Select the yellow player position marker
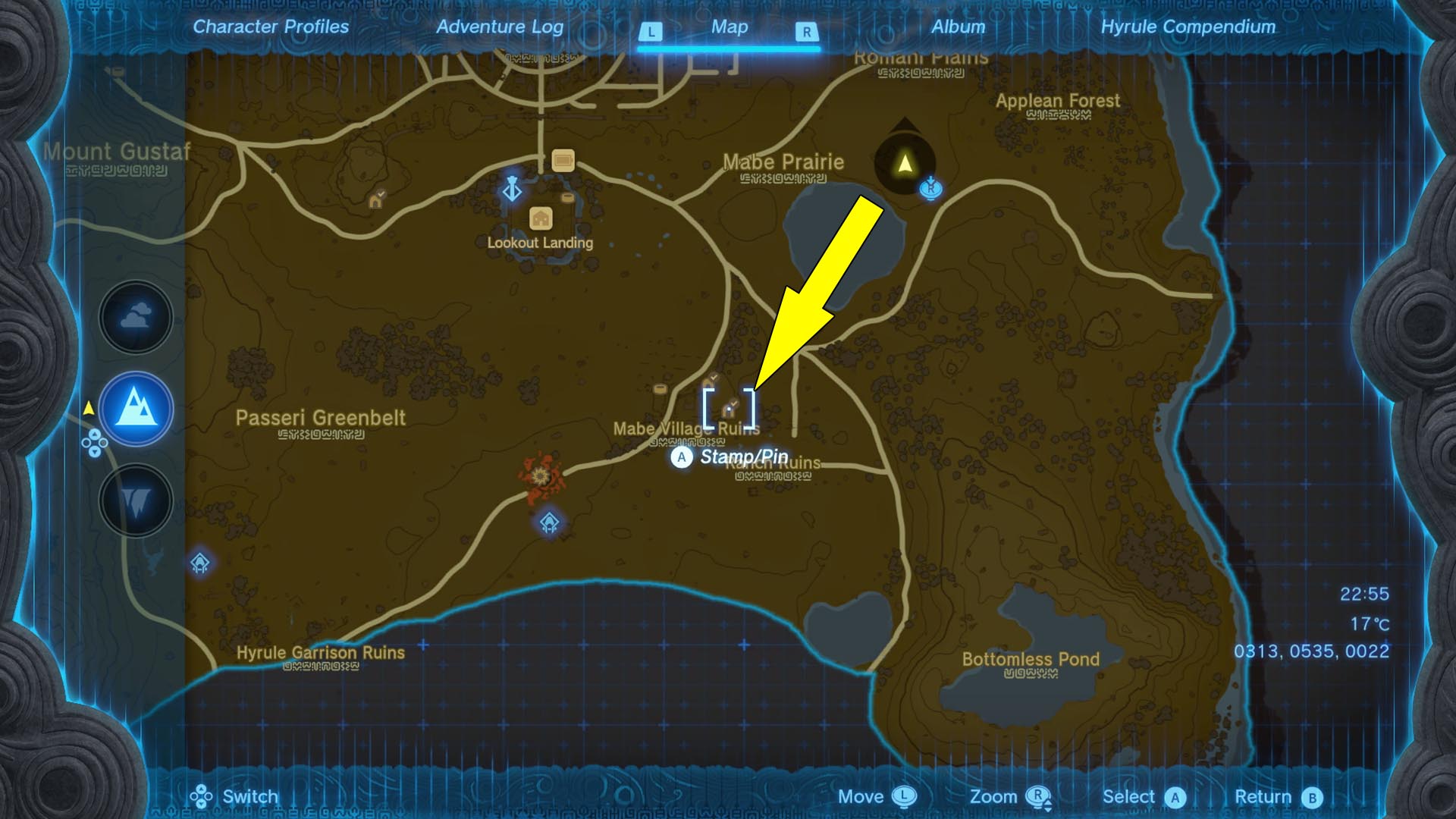The height and width of the screenshot is (819, 1456). click(x=904, y=163)
